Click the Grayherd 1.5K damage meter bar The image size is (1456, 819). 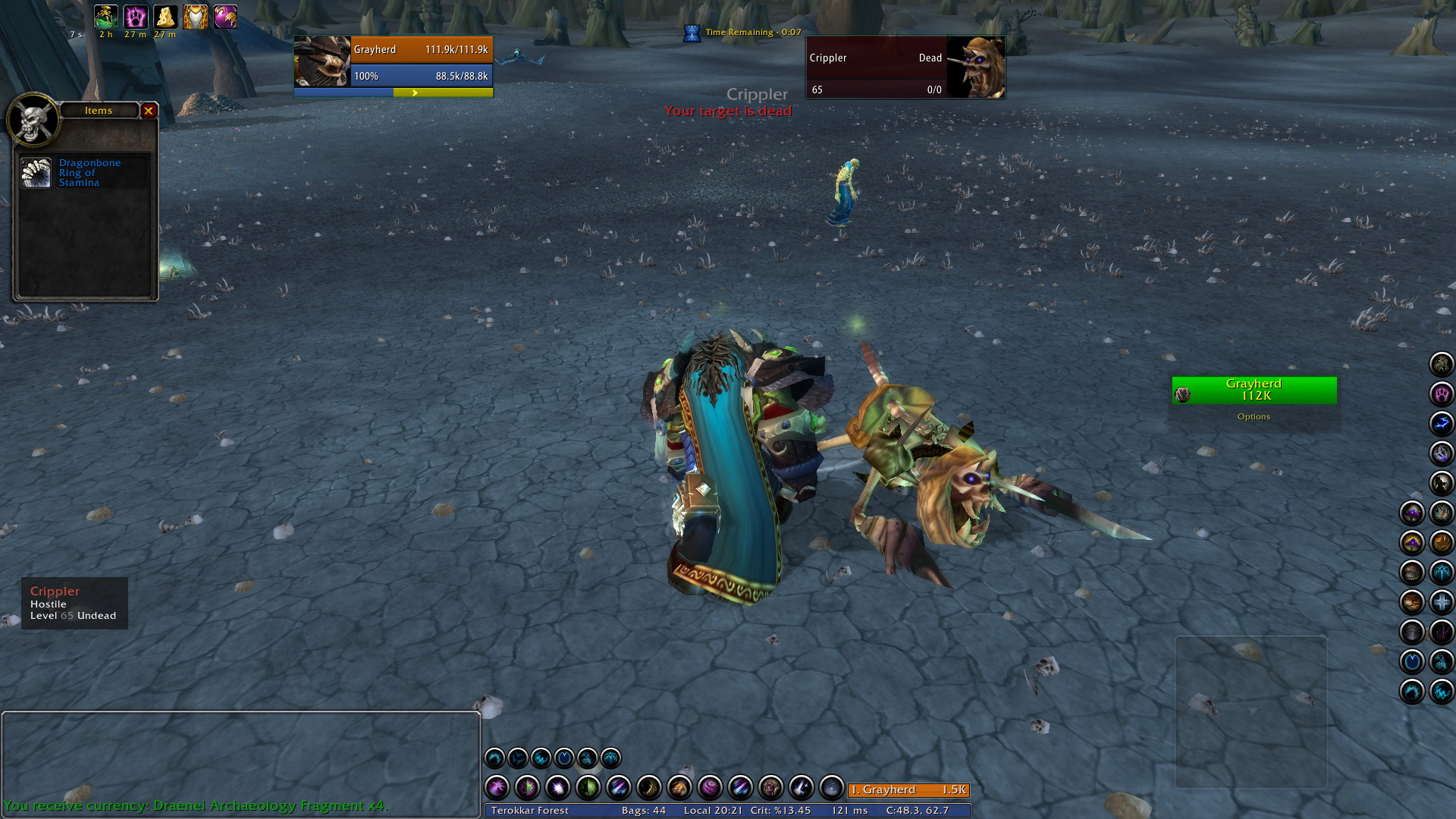pos(908,789)
